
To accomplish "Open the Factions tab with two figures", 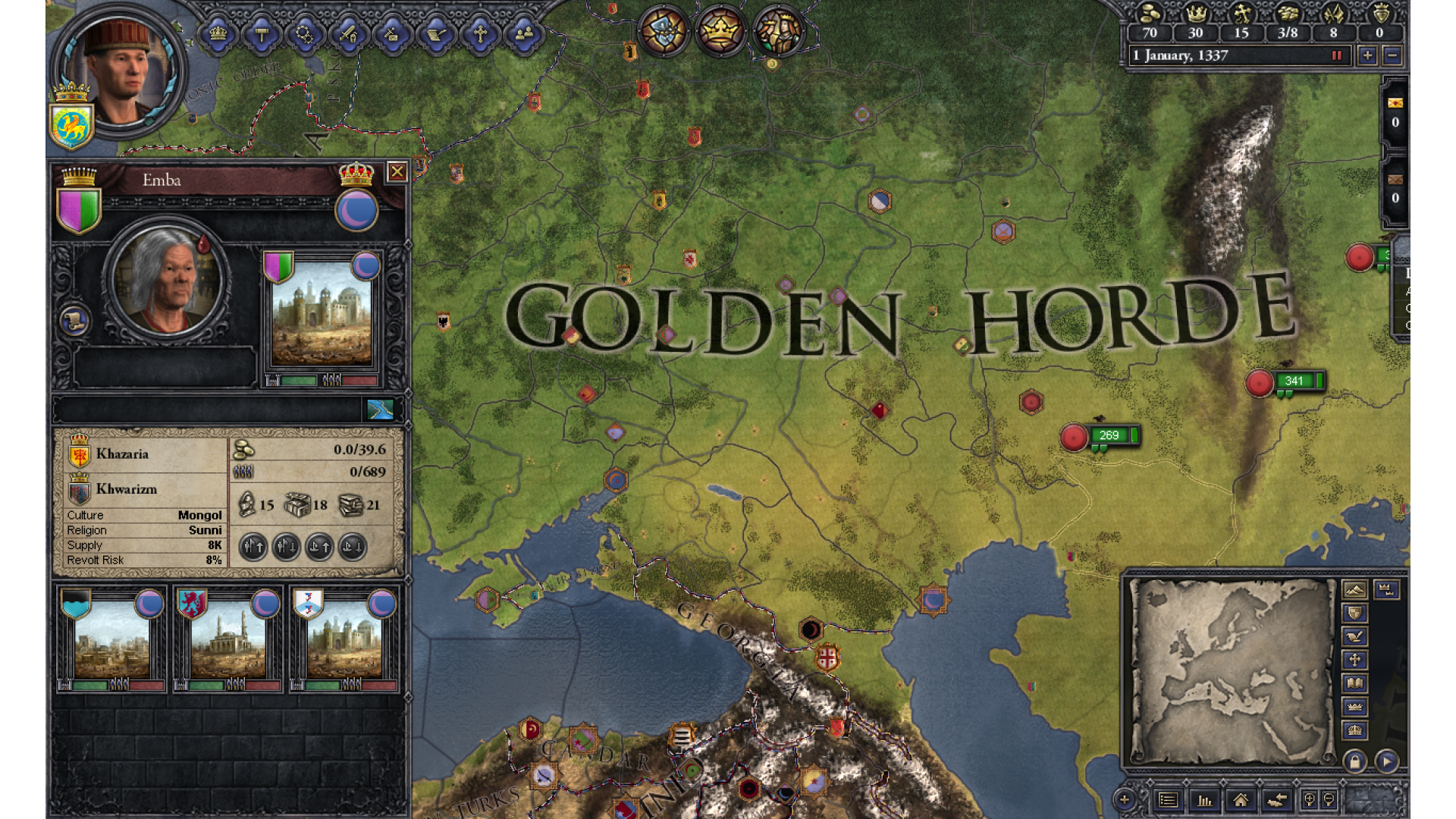I will coord(524,34).
